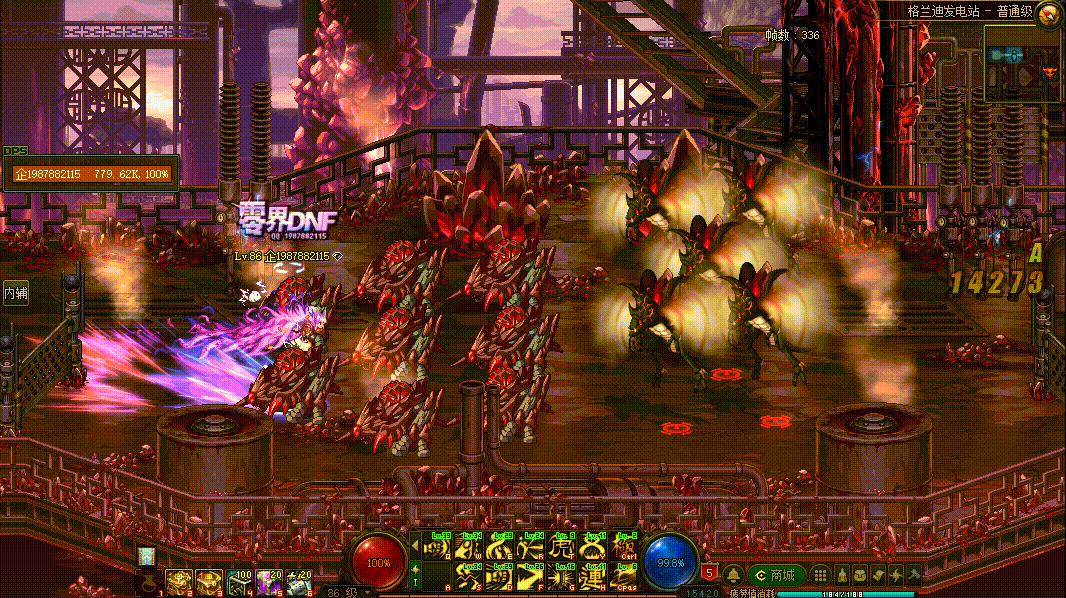The width and height of the screenshot is (1066, 598).
Task: Open the character silhouette icon
Action: coord(842,575)
